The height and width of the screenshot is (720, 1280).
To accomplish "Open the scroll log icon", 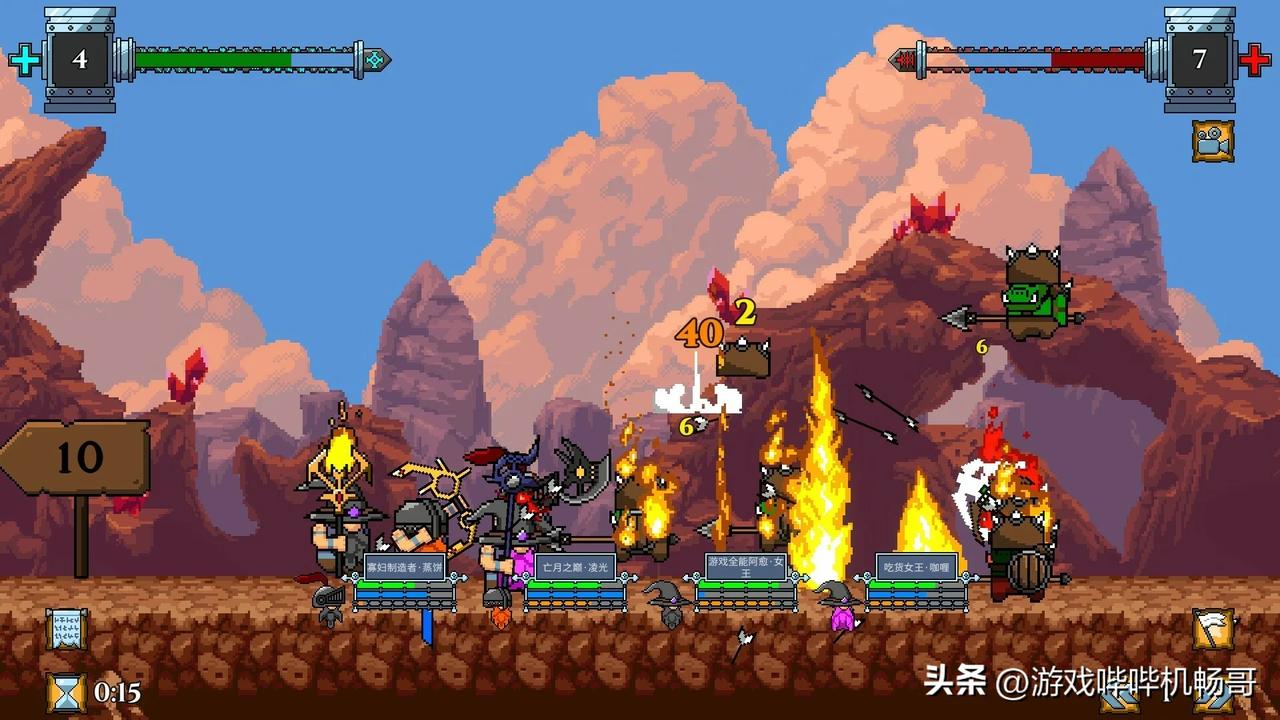I will point(66,629).
